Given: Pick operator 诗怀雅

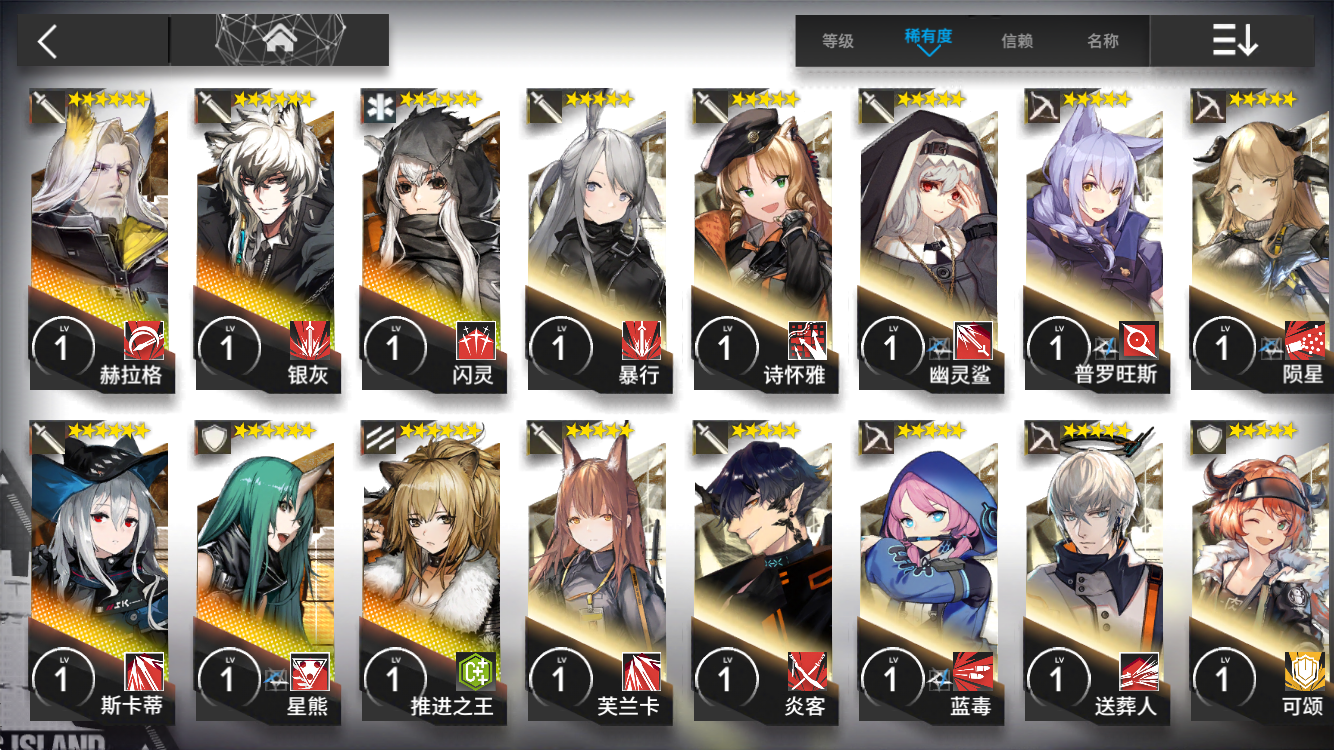Looking at the screenshot, I should tap(764, 240).
